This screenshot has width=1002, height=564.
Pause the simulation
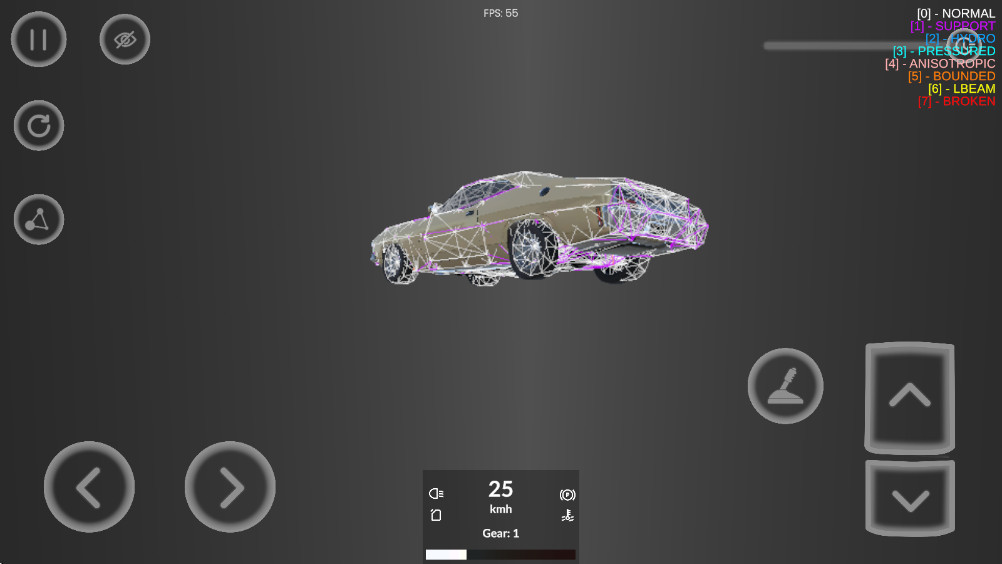(39, 40)
